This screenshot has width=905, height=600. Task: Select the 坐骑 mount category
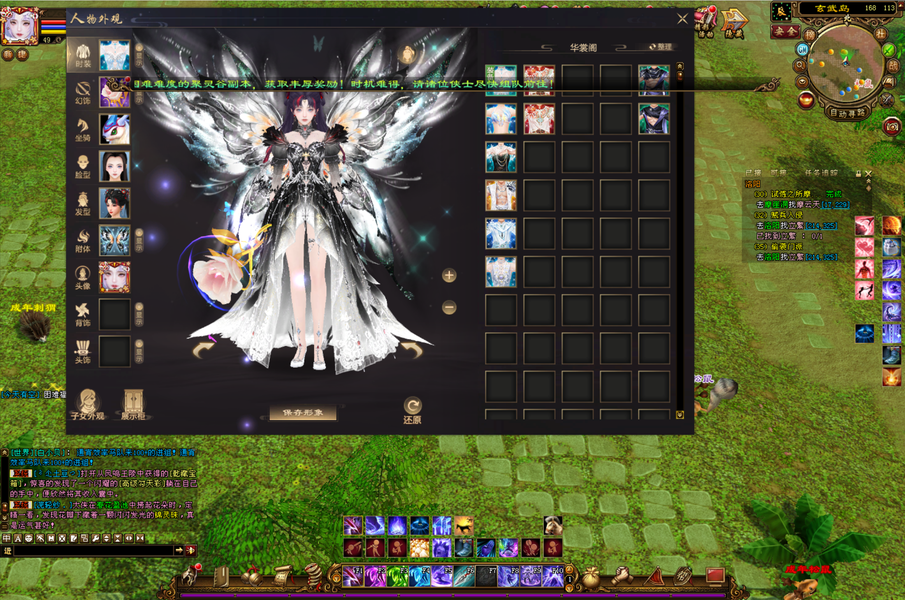(84, 129)
